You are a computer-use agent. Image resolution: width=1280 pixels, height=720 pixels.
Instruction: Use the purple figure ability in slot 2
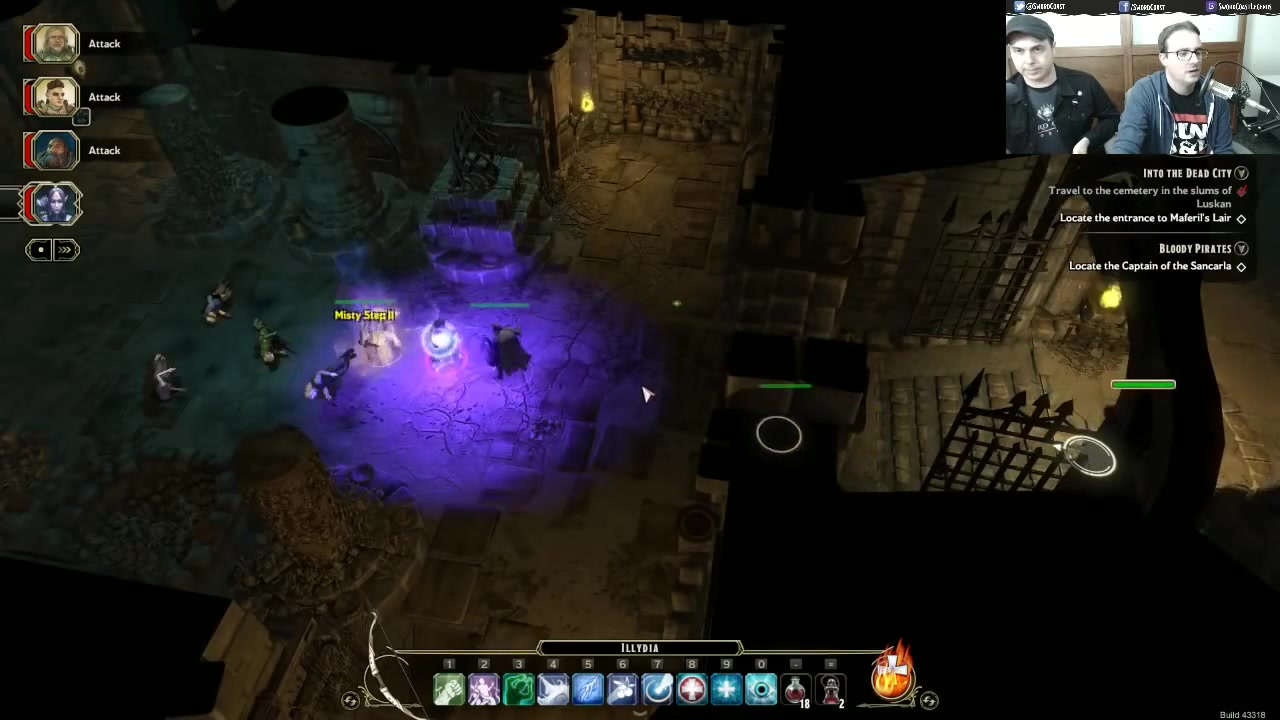click(x=484, y=689)
